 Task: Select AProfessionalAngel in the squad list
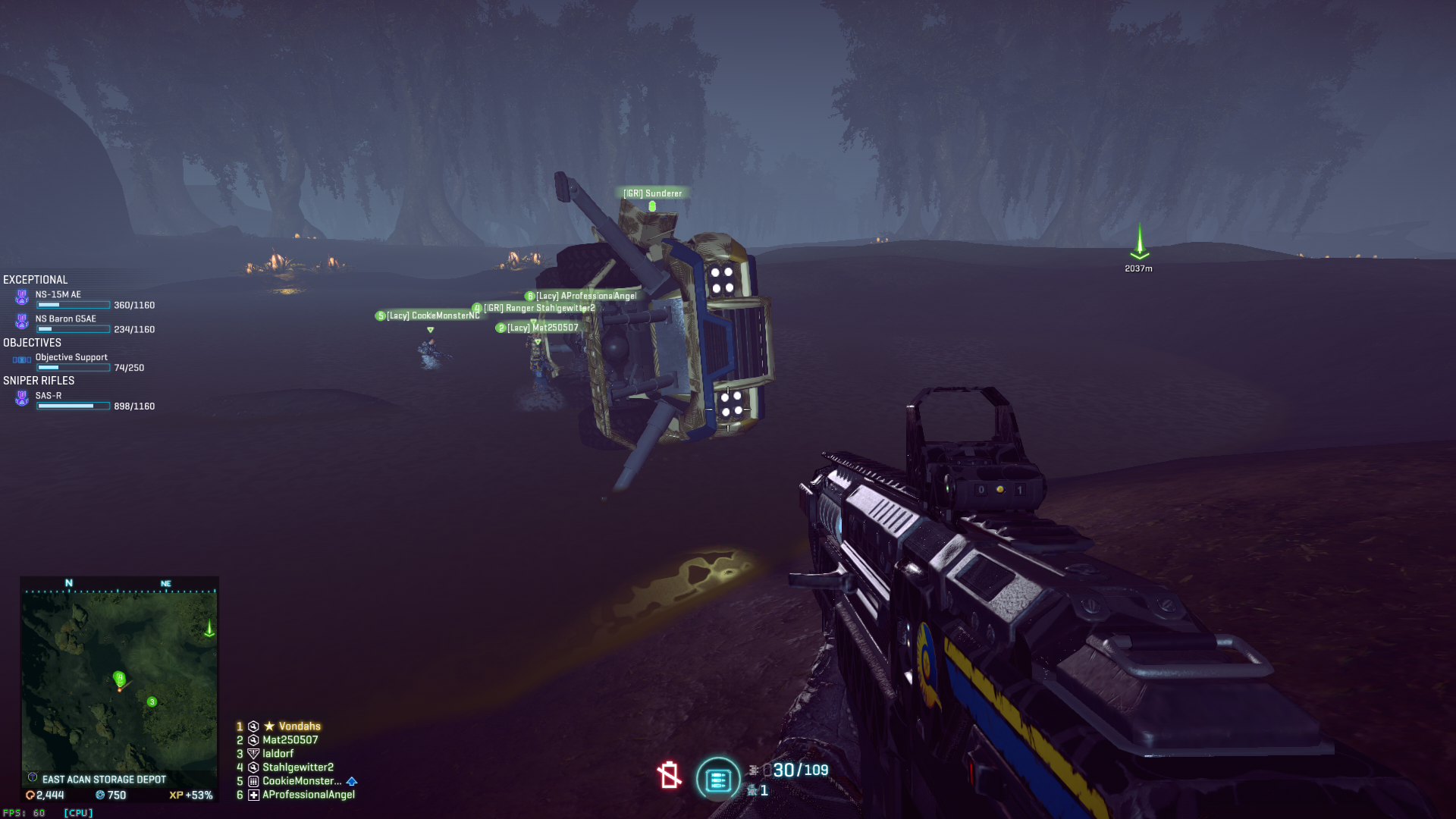click(308, 795)
